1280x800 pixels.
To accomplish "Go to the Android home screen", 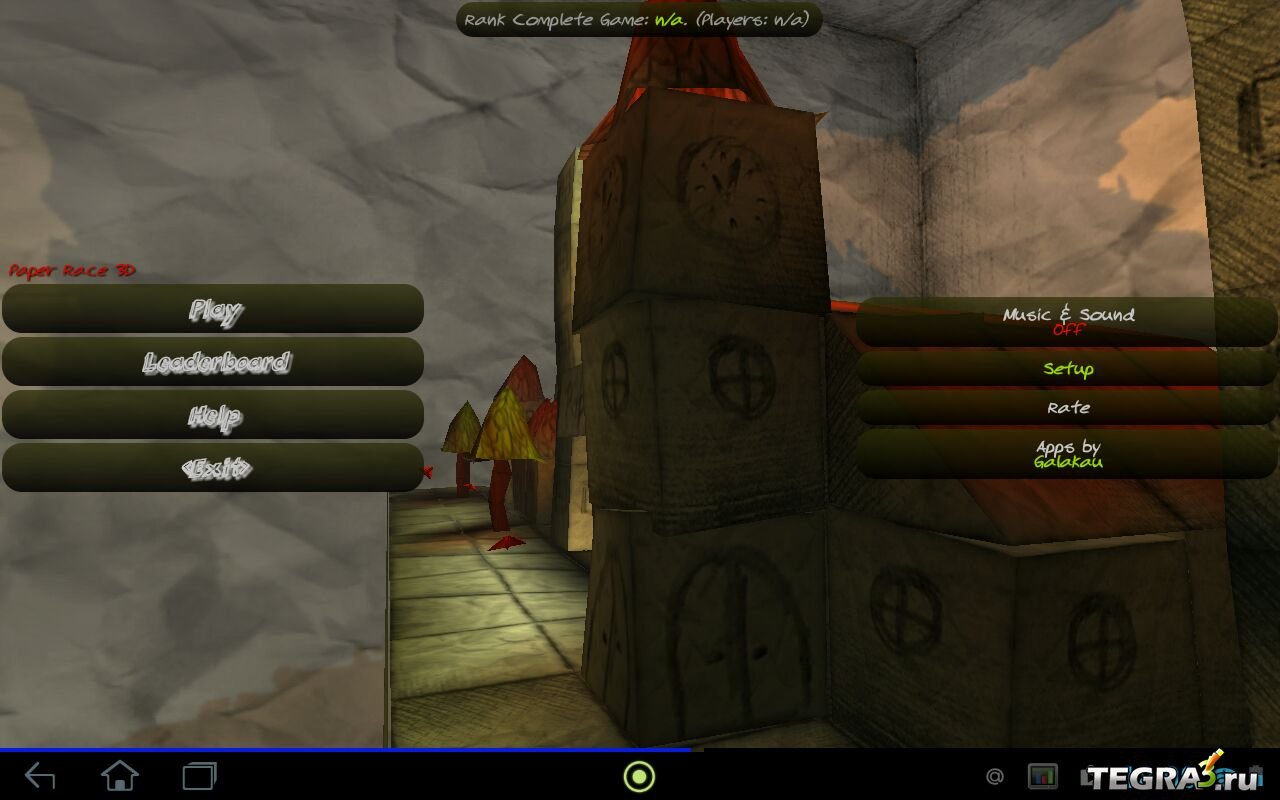I will click(x=120, y=775).
